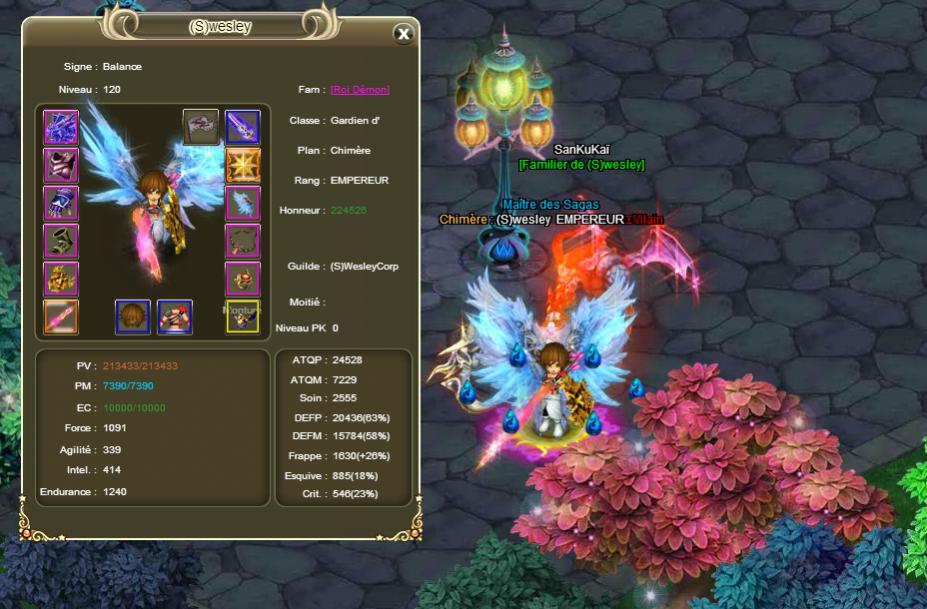This screenshot has width=927, height=609.
Task: Select the purple chest armor slot
Action: tap(61, 165)
